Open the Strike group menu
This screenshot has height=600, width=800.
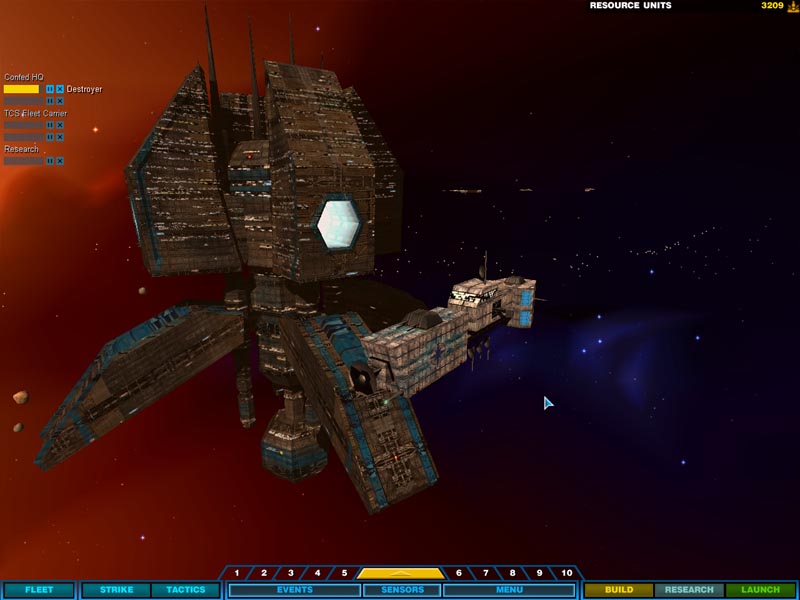click(x=116, y=590)
